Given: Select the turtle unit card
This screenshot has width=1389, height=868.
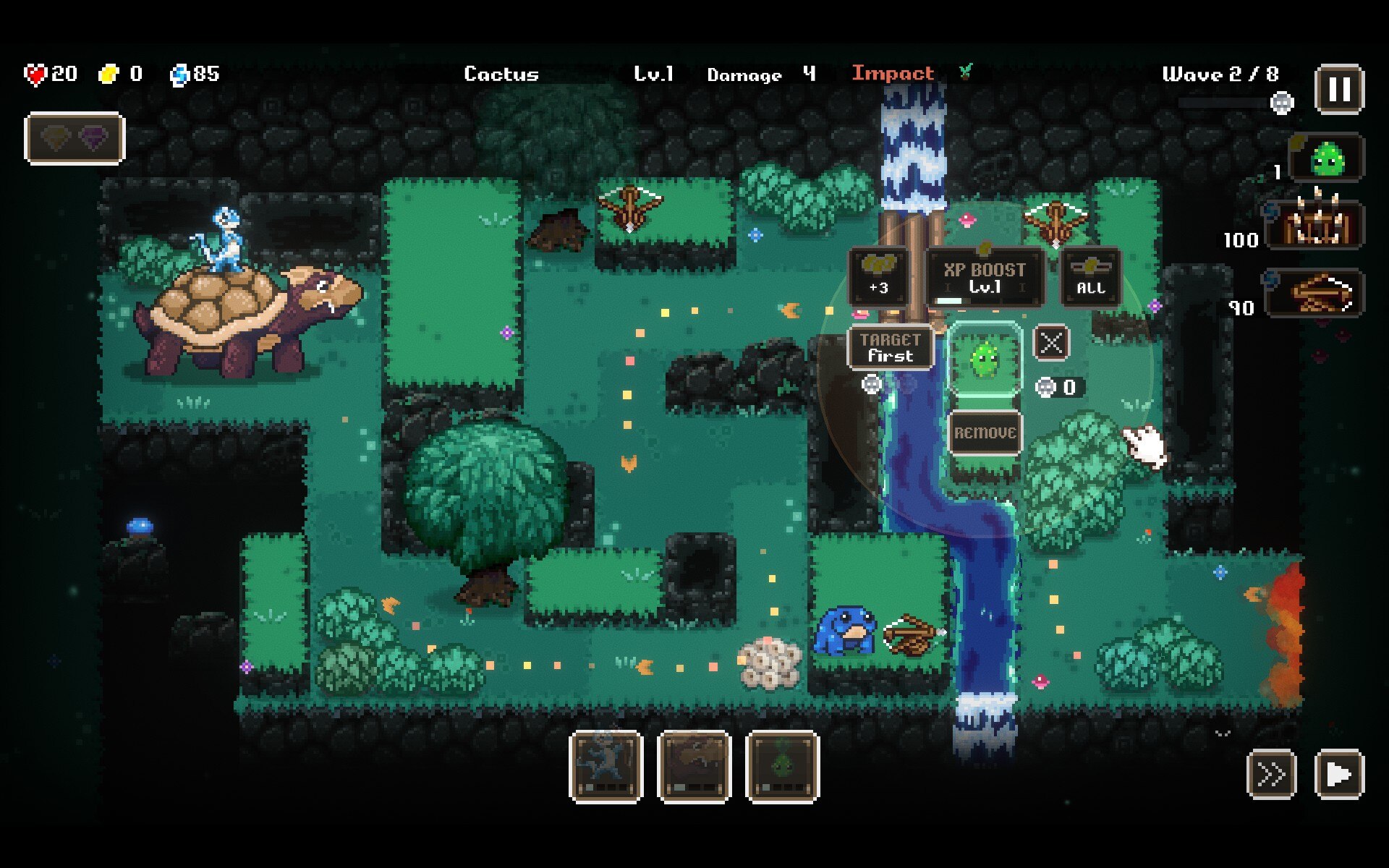Looking at the screenshot, I should tap(694, 767).
